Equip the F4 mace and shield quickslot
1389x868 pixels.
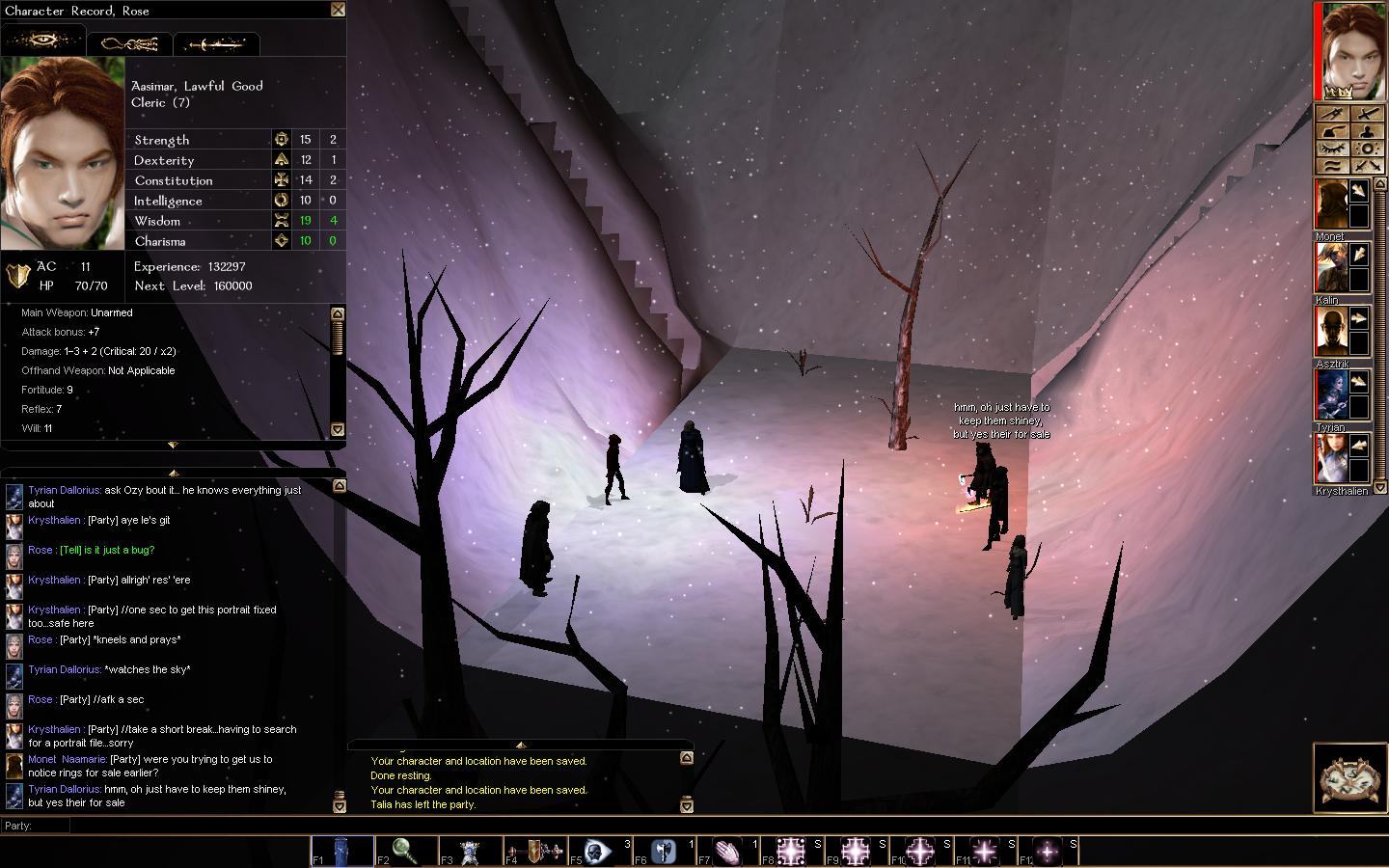pos(535,852)
